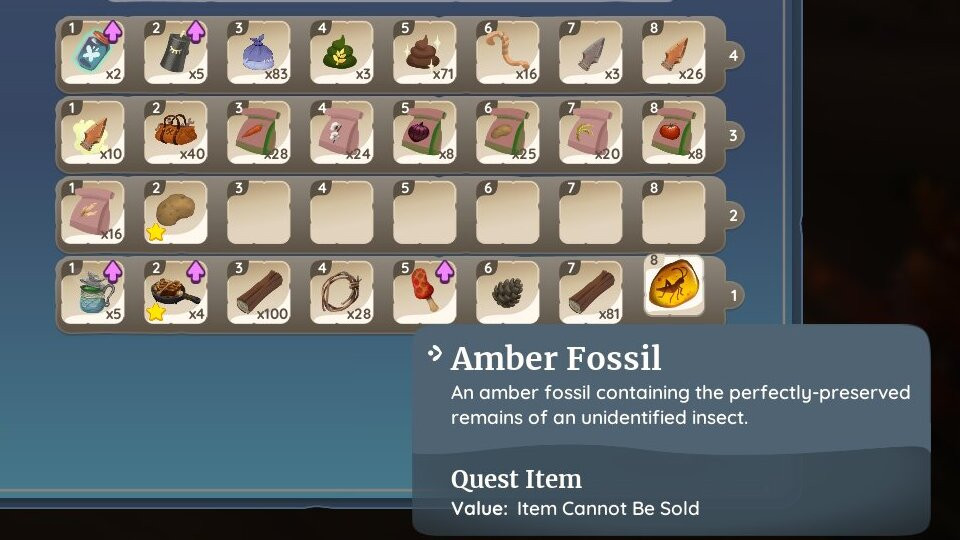Select the potato seed packet
The width and height of the screenshot is (960, 540).
508,133
